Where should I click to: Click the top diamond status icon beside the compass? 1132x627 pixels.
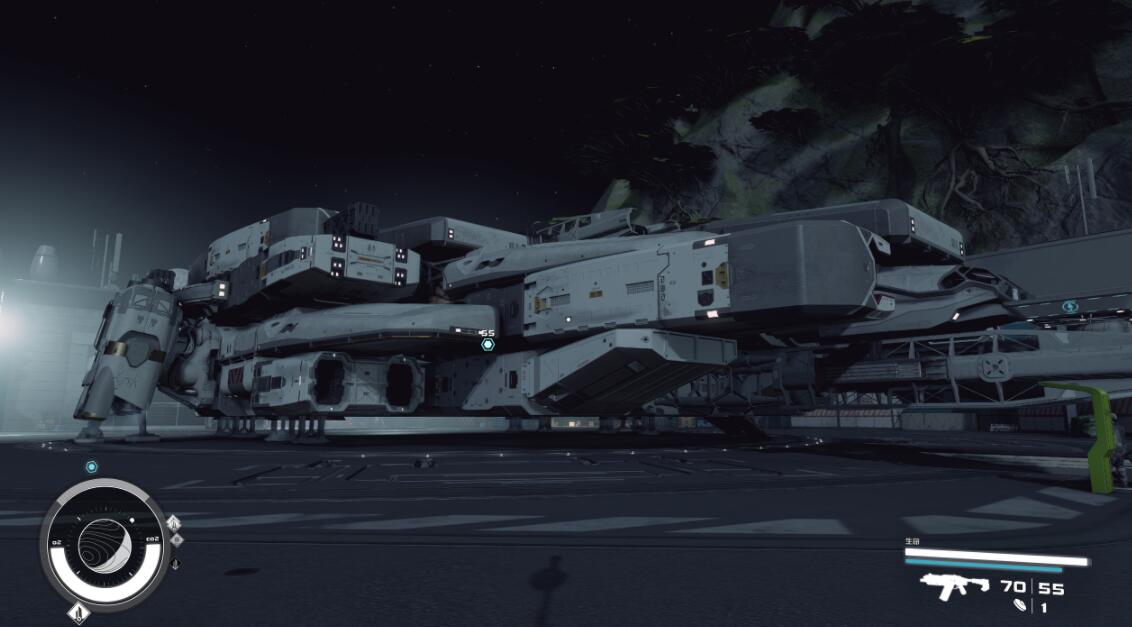click(174, 523)
